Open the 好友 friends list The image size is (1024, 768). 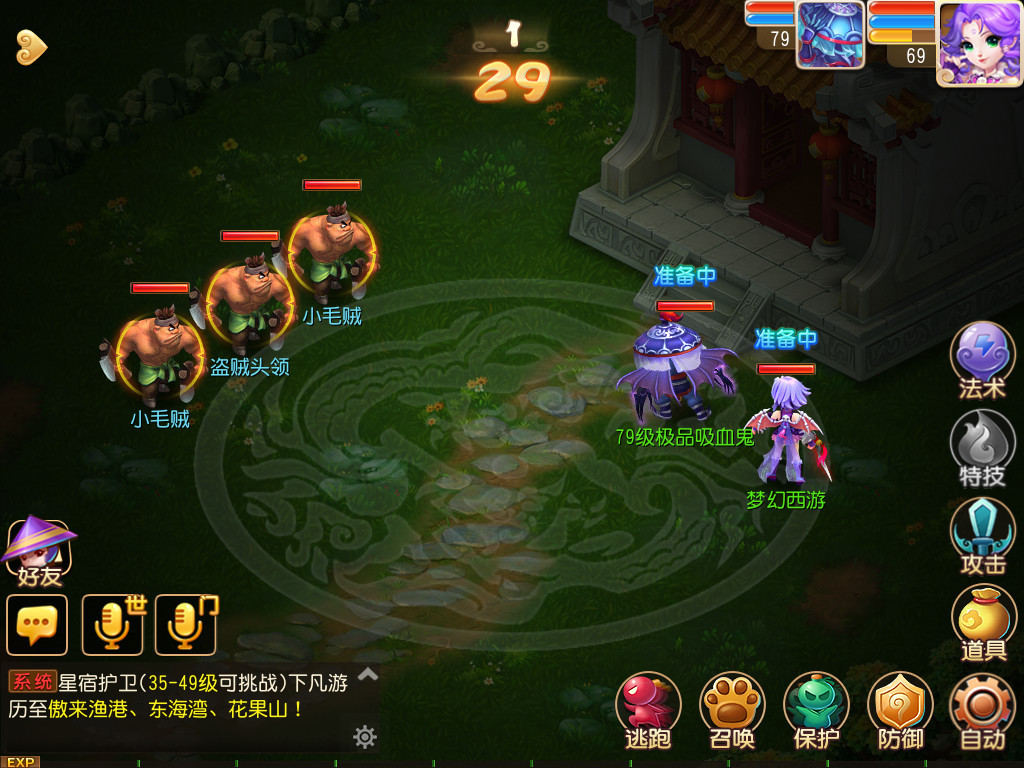38,550
